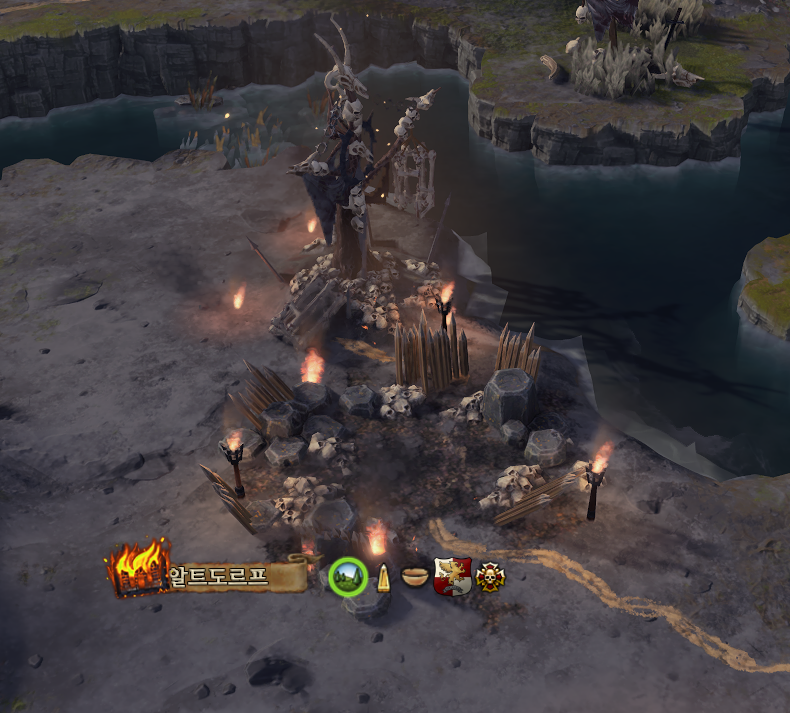Image resolution: width=790 pixels, height=713 pixels.
Task: Click the small obelisk icon
Action: point(382,578)
